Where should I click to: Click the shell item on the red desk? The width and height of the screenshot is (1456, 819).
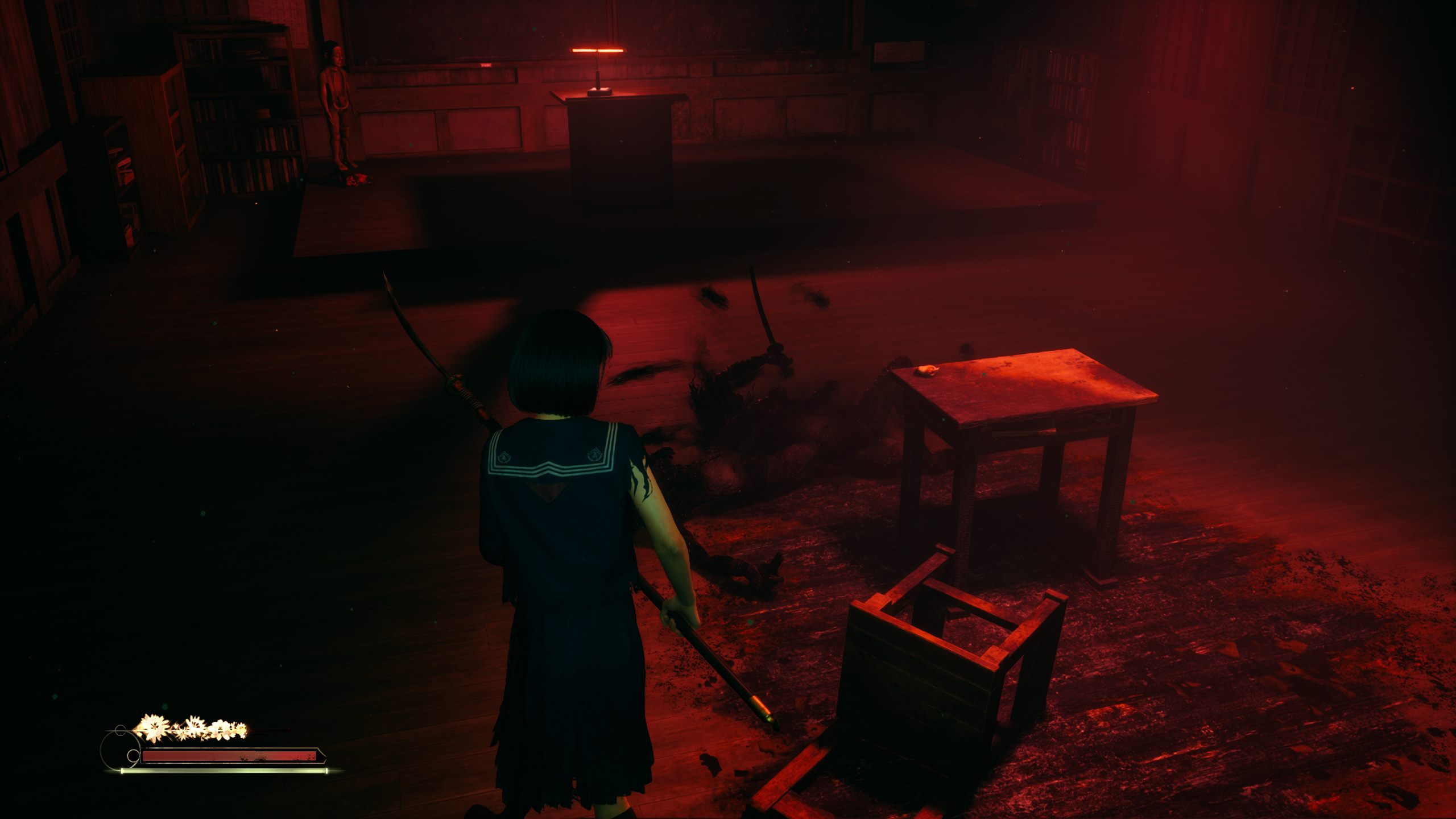pyautogui.click(x=926, y=370)
